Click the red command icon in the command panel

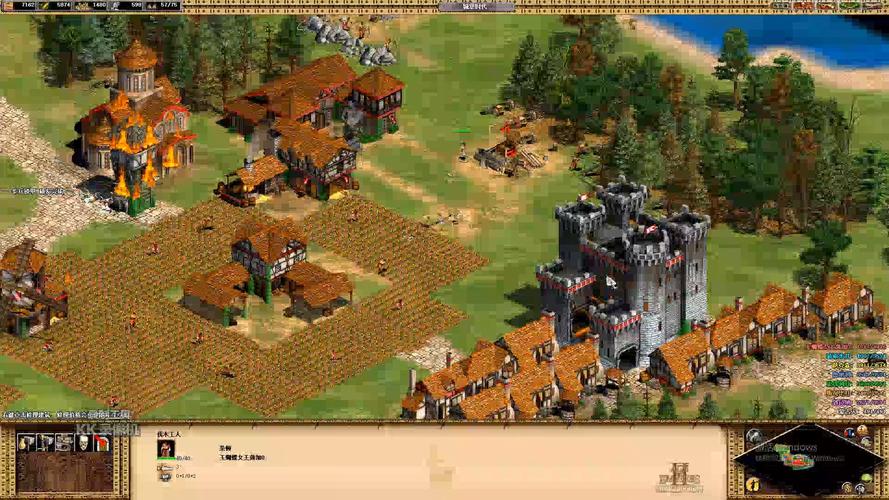100,442
